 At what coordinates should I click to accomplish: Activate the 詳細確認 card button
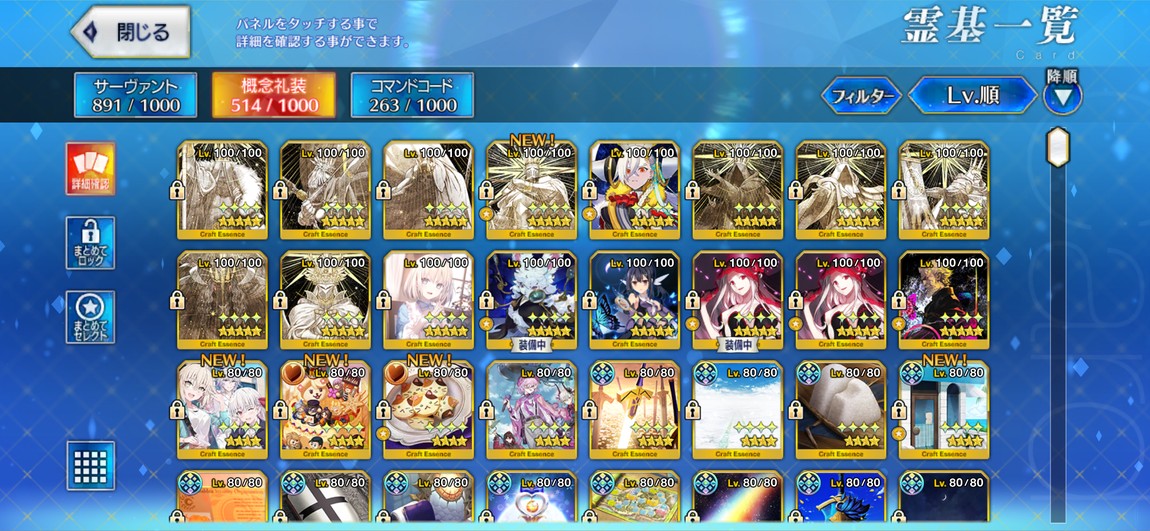(x=90, y=168)
